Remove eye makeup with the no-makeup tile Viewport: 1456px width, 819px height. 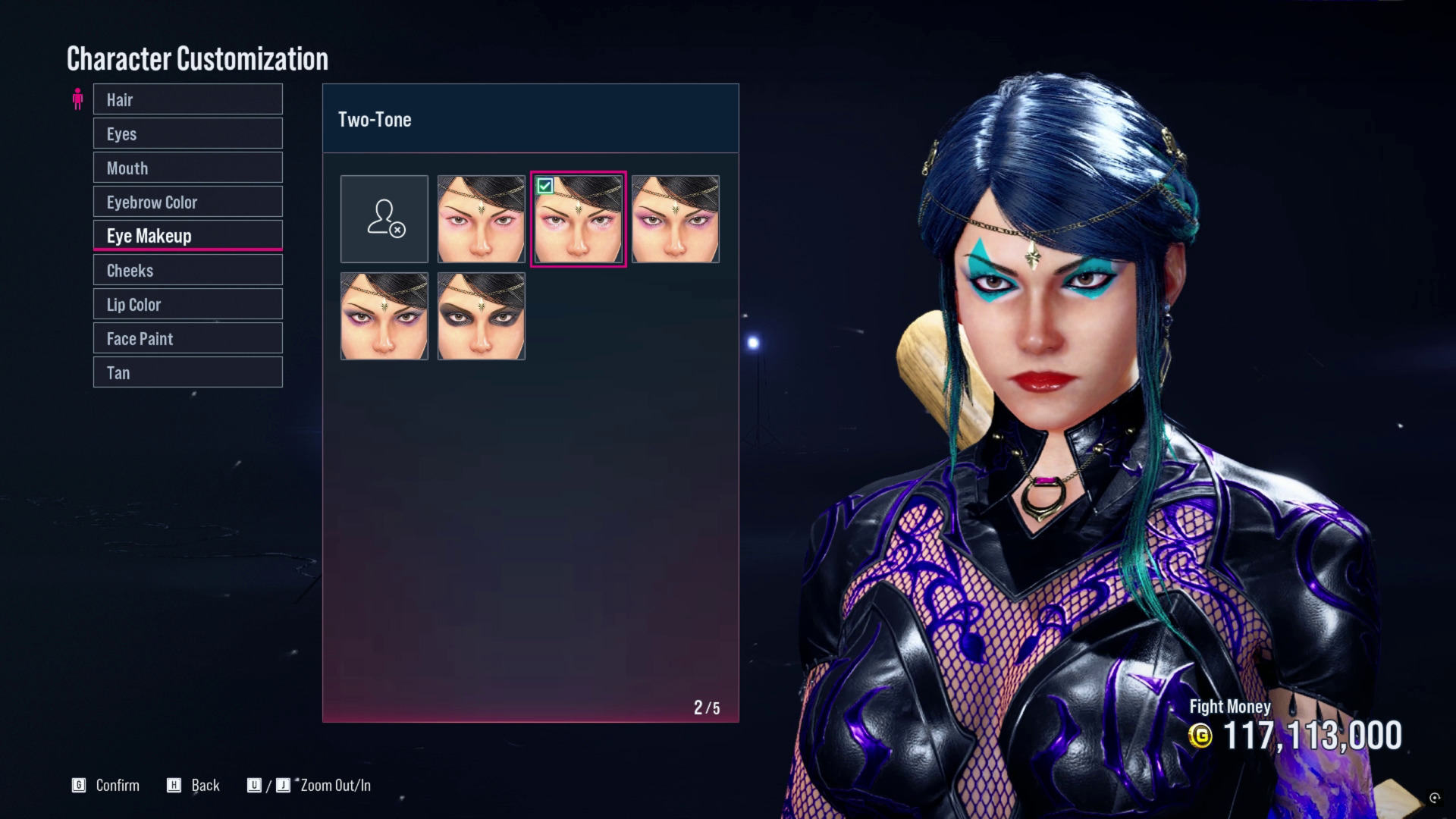tap(384, 219)
